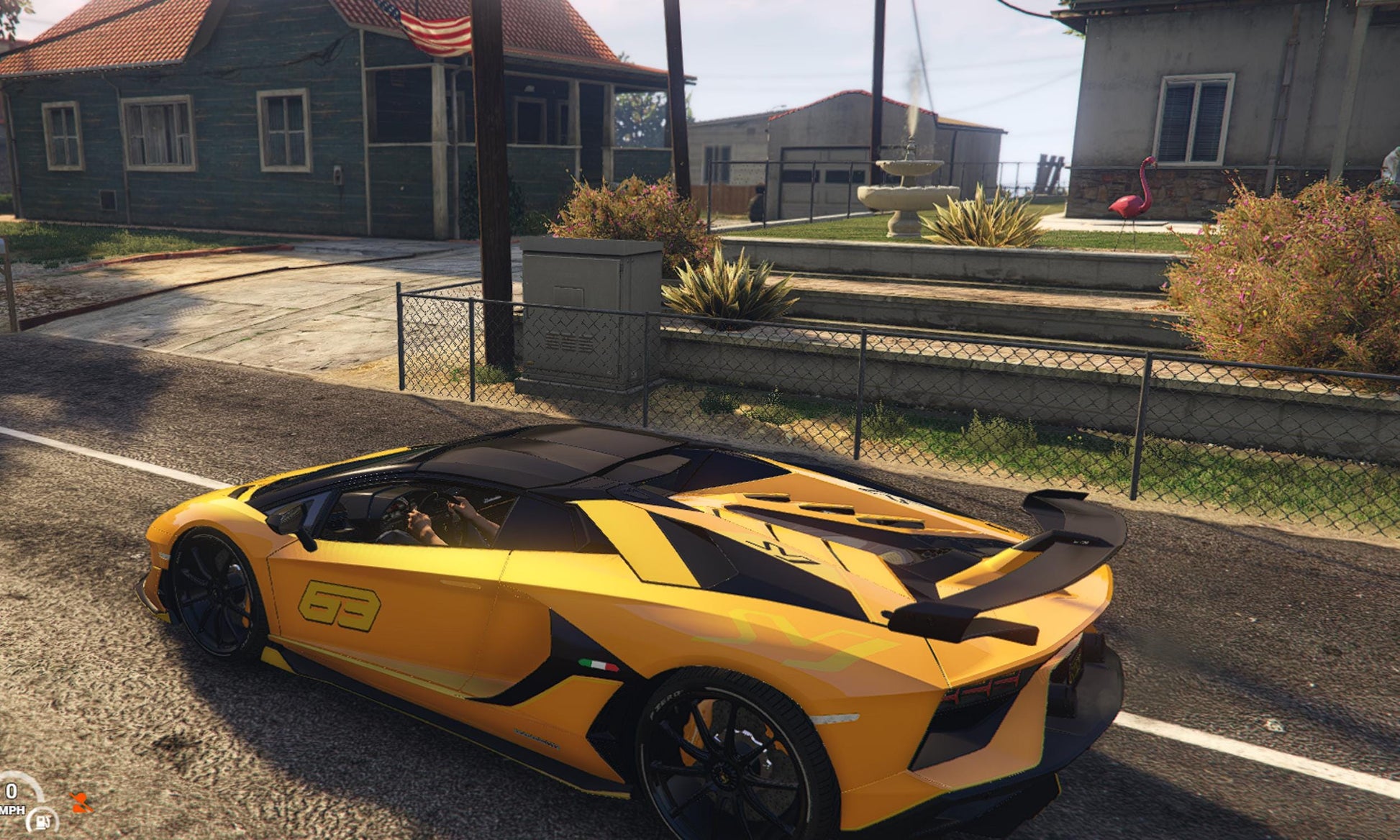Viewport: 1400px width, 840px height.
Task: Click the orange seatbelt-off warning icon
Action: click(81, 803)
